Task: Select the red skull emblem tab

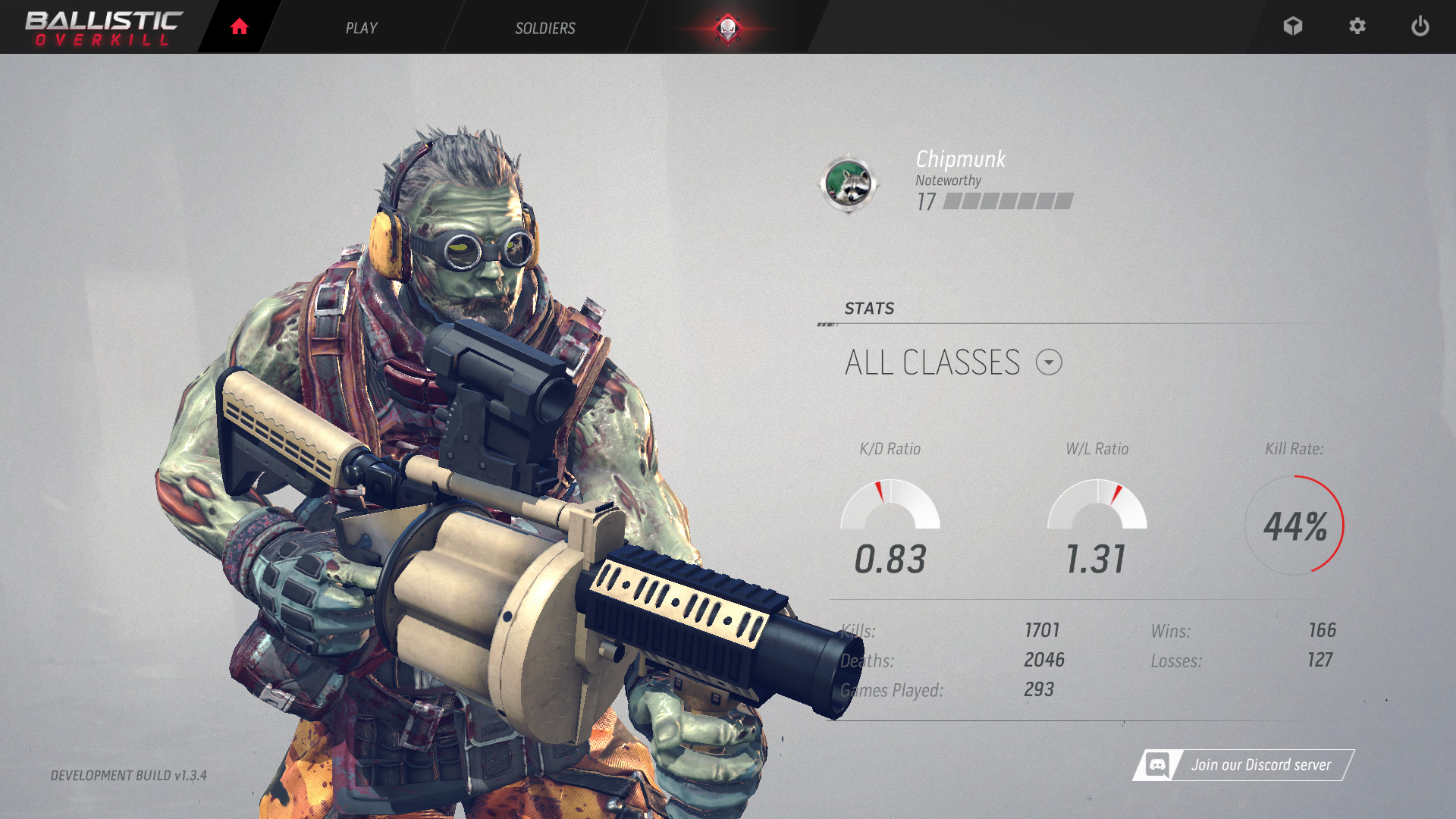Action: (727, 28)
